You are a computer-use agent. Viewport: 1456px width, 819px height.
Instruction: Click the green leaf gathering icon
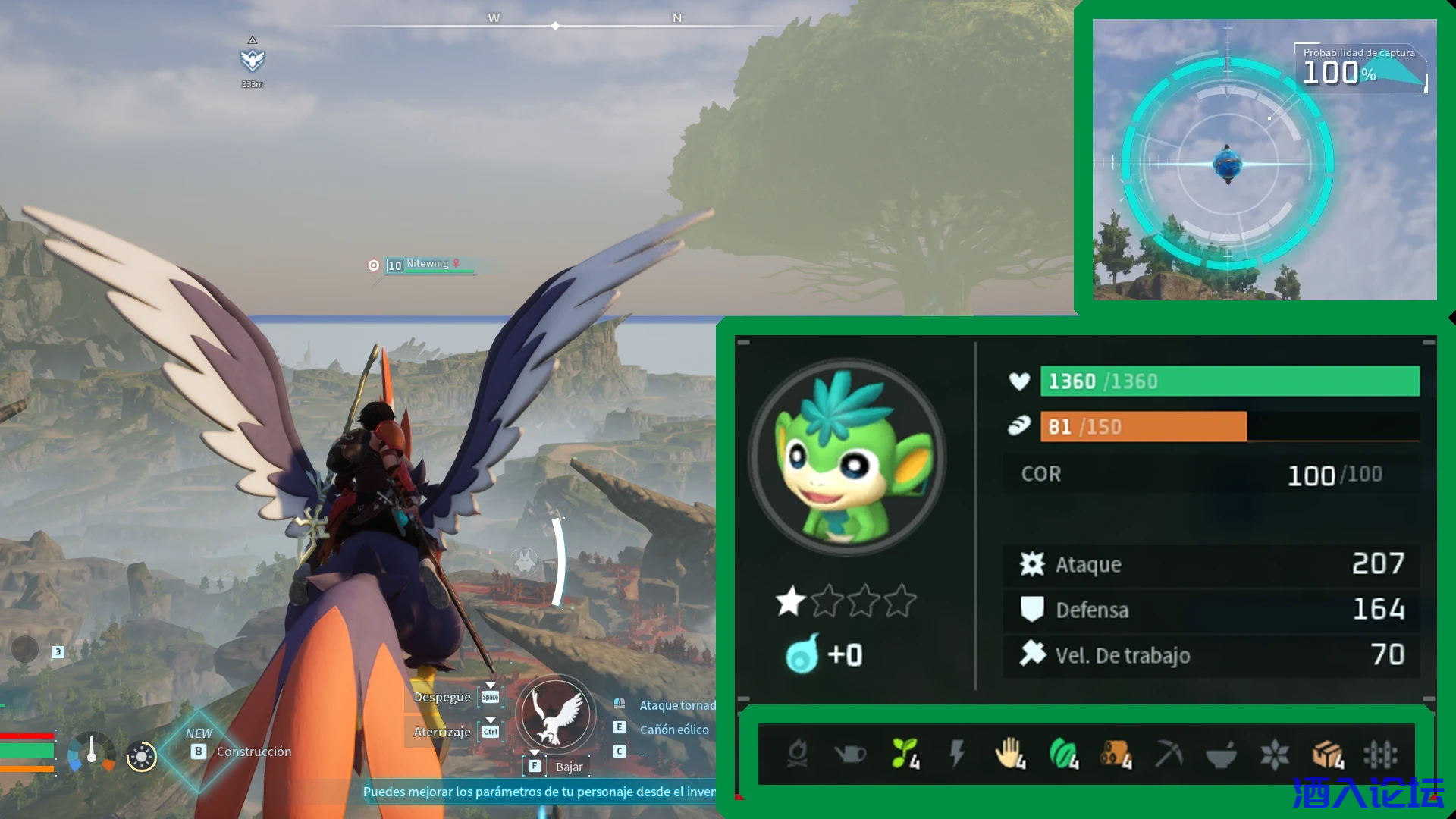(x=1063, y=754)
